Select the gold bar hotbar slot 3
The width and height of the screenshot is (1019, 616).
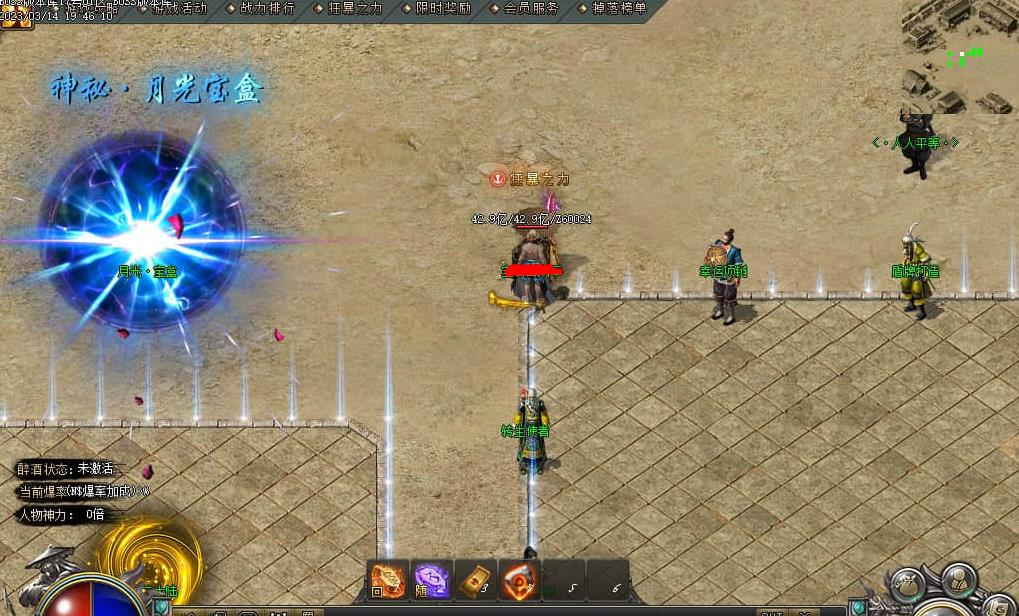pyautogui.click(x=476, y=580)
